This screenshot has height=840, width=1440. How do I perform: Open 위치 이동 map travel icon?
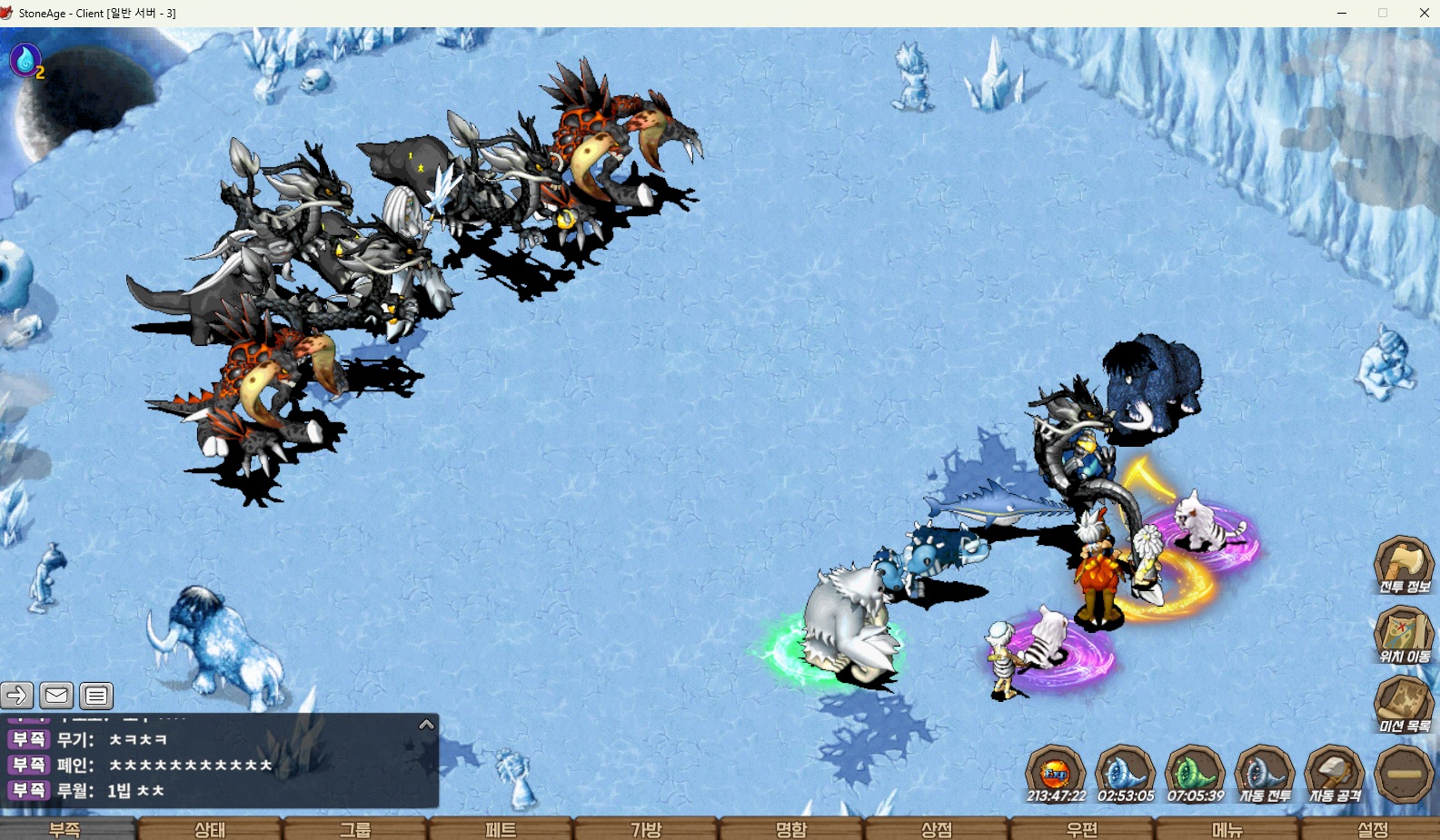coord(1404,634)
